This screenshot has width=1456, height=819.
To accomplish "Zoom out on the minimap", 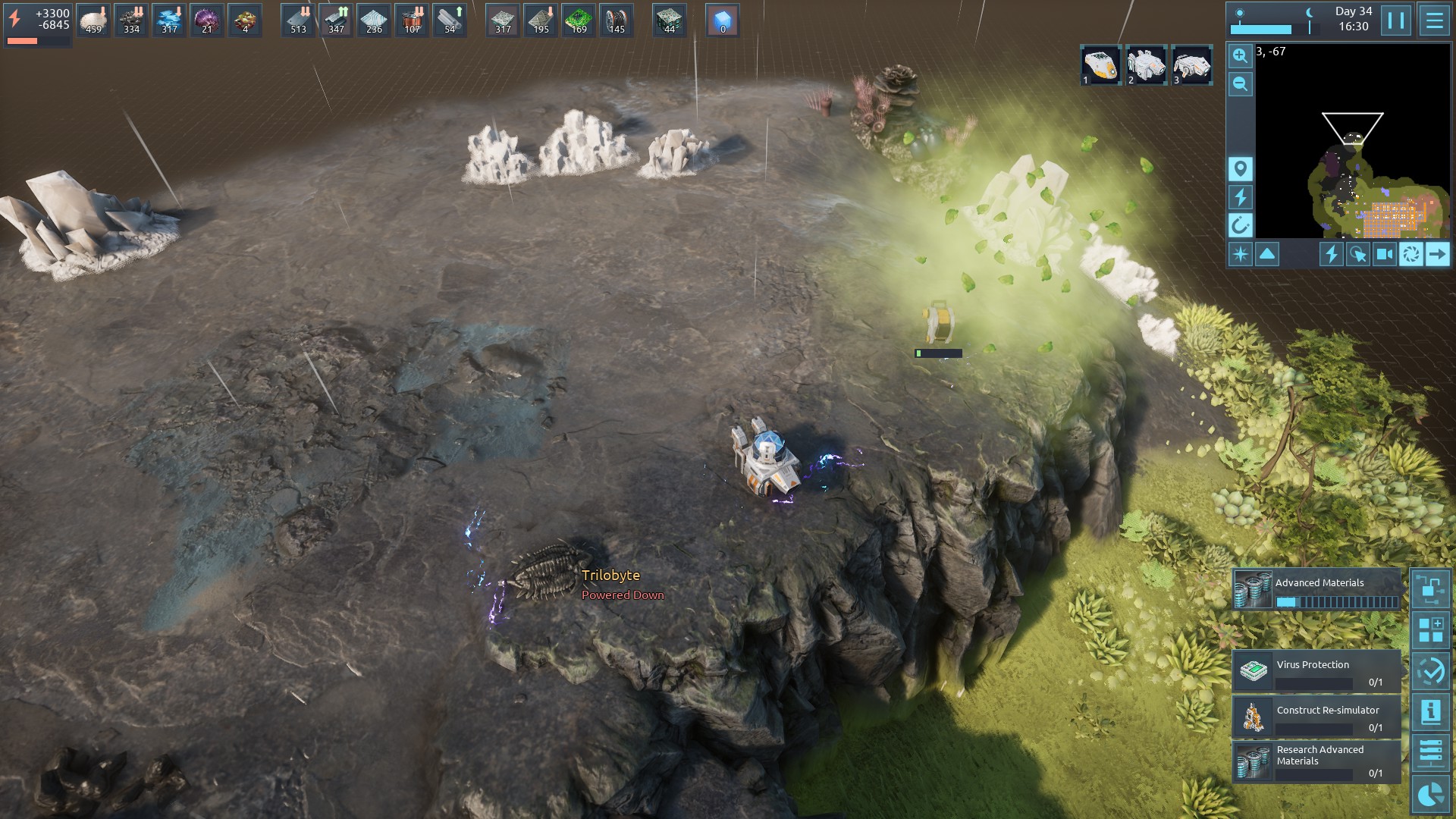I will [x=1240, y=84].
